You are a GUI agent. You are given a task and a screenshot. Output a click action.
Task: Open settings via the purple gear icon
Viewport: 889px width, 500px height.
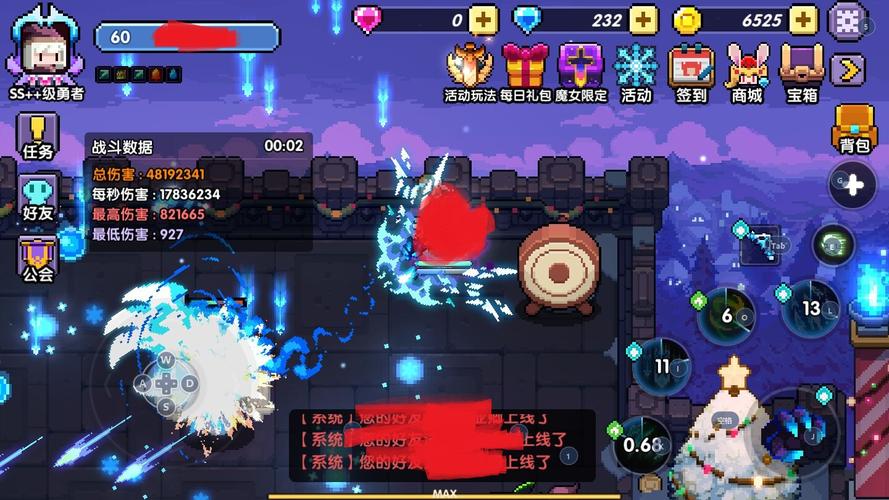(x=849, y=19)
